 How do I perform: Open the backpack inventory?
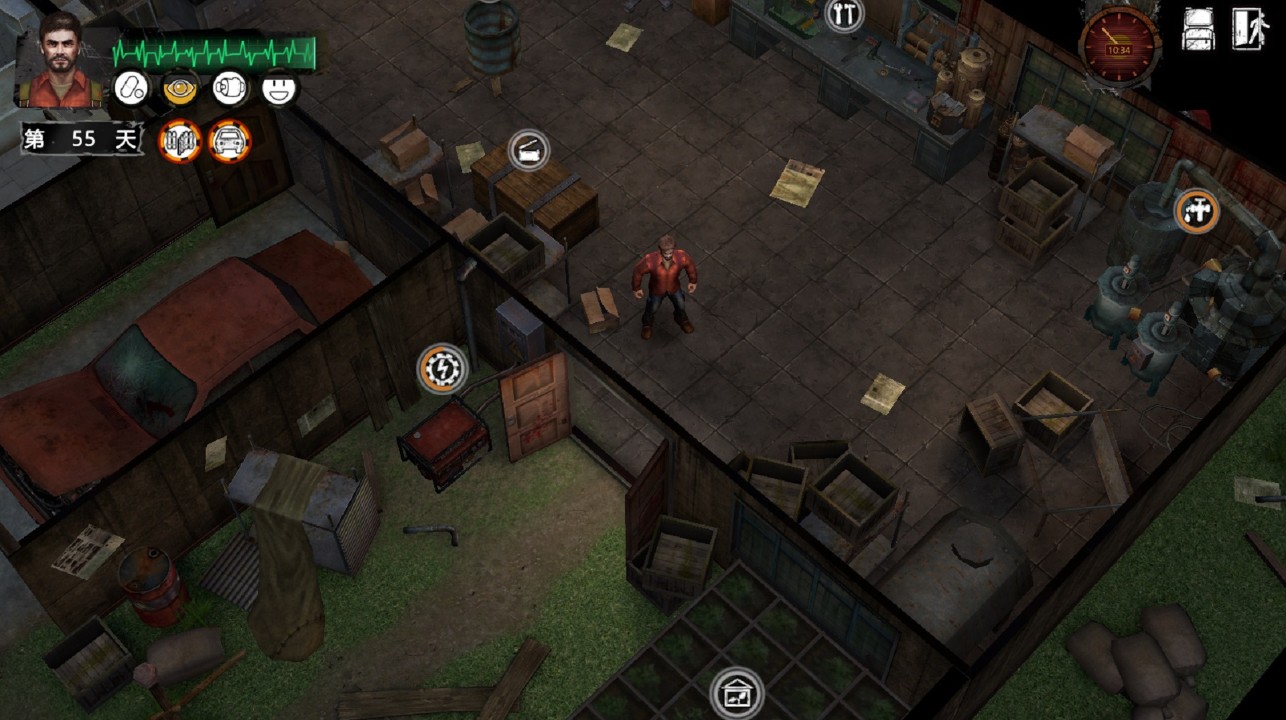pyautogui.click(x=1198, y=29)
